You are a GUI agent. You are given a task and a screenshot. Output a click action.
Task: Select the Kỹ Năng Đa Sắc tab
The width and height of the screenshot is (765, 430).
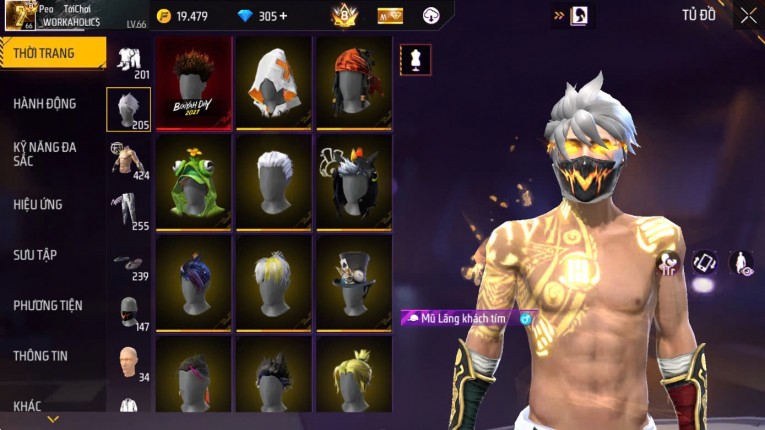point(45,154)
